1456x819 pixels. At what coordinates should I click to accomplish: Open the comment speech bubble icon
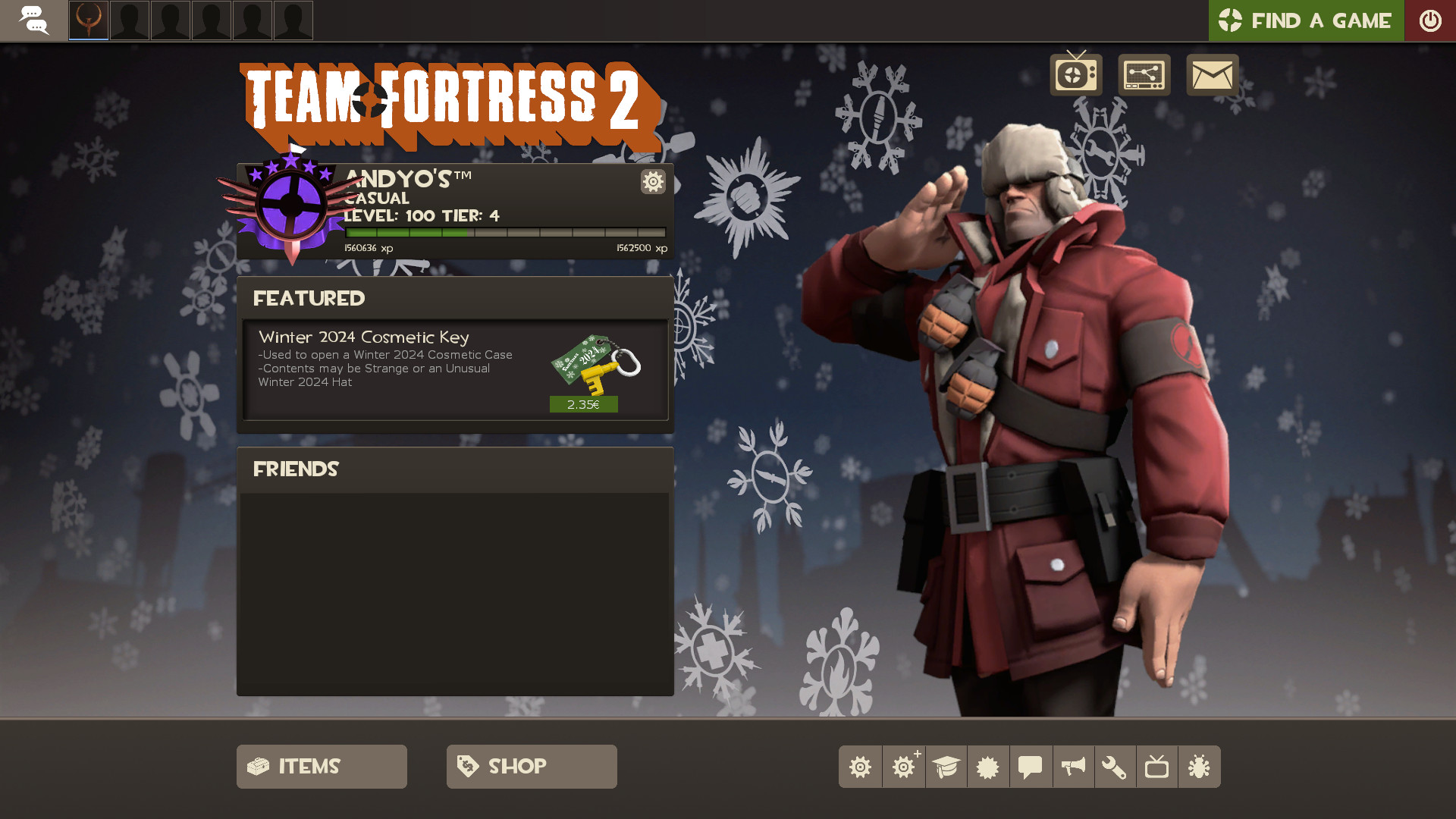pos(1031,767)
